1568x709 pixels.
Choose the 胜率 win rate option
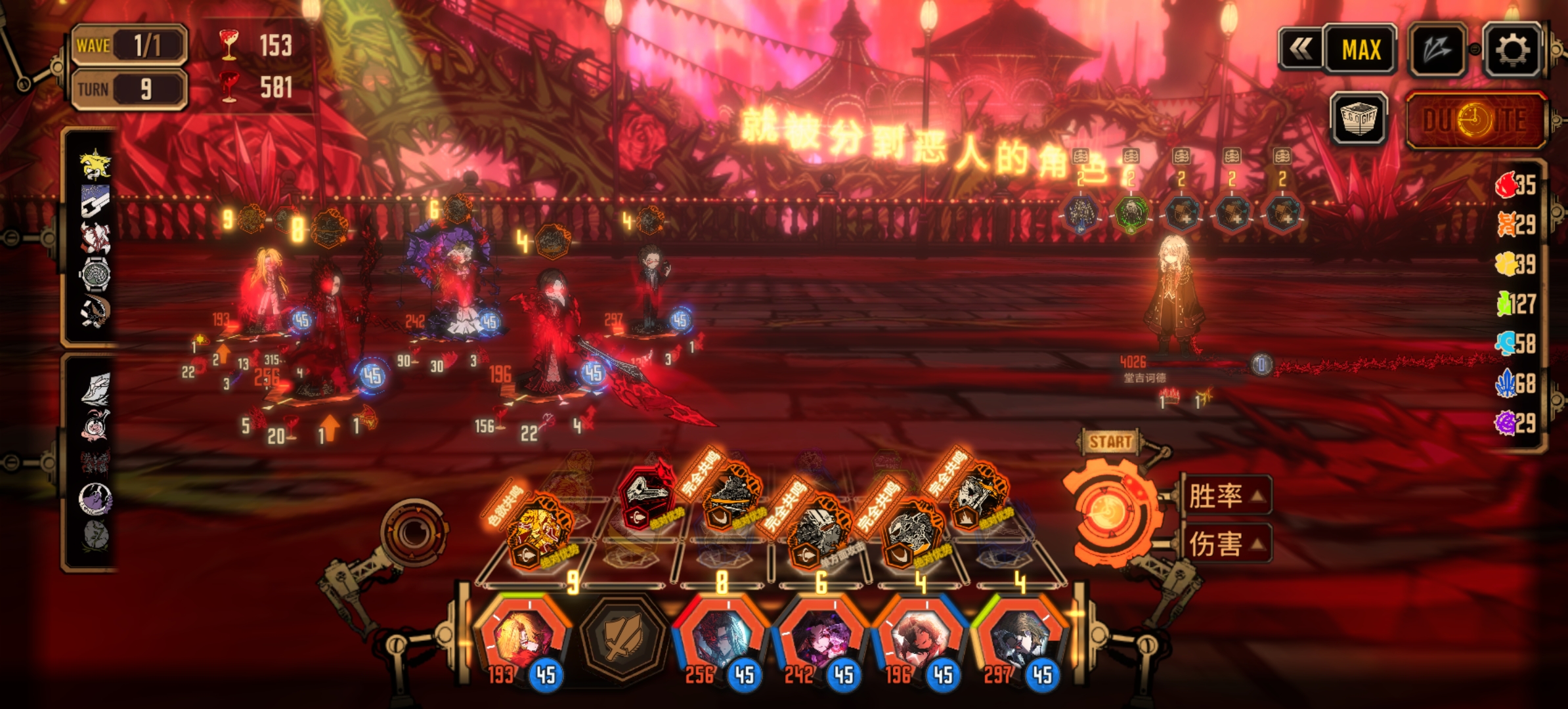tap(1225, 495)
